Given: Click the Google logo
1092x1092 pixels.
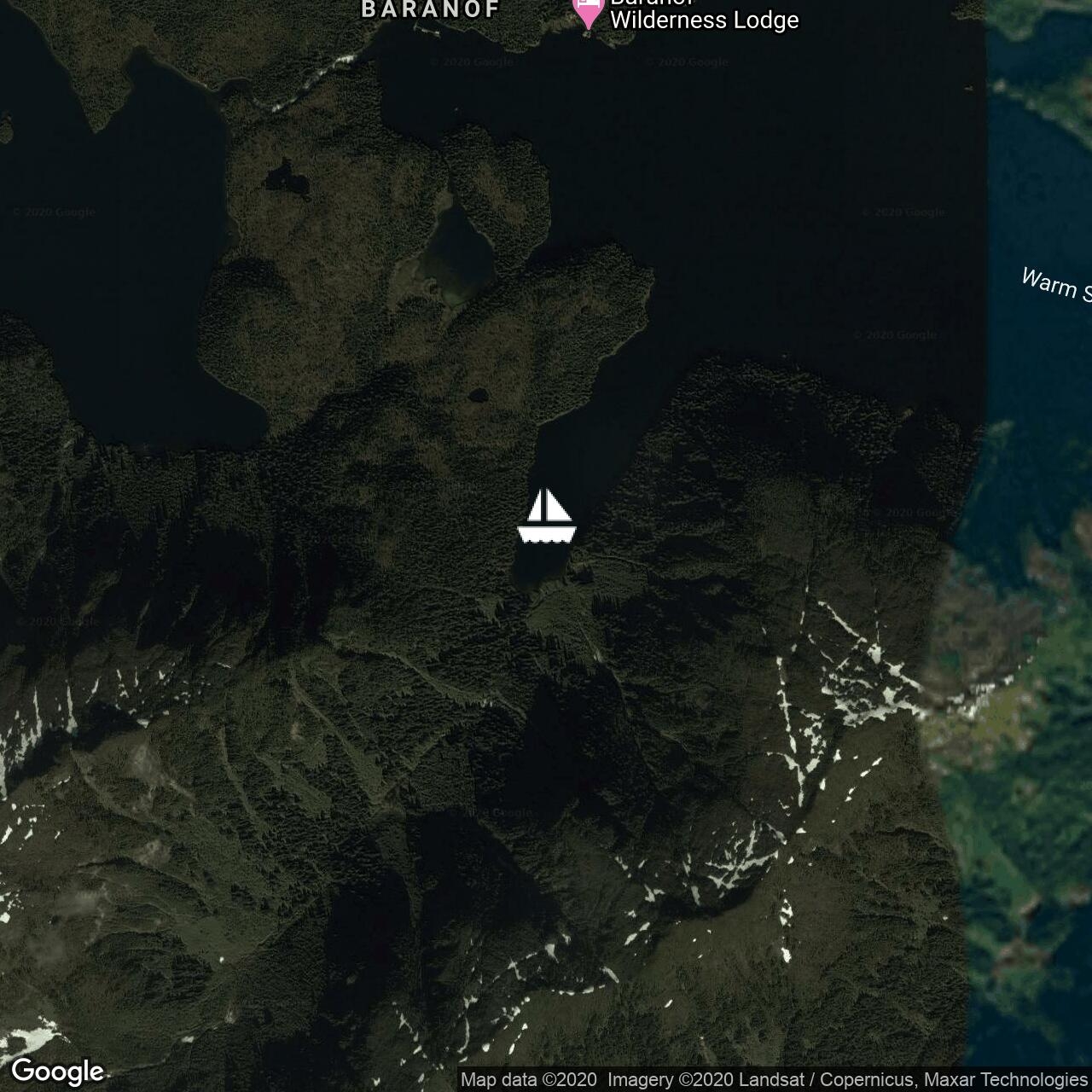Looking at the screenshot, I should [57, 1072].
